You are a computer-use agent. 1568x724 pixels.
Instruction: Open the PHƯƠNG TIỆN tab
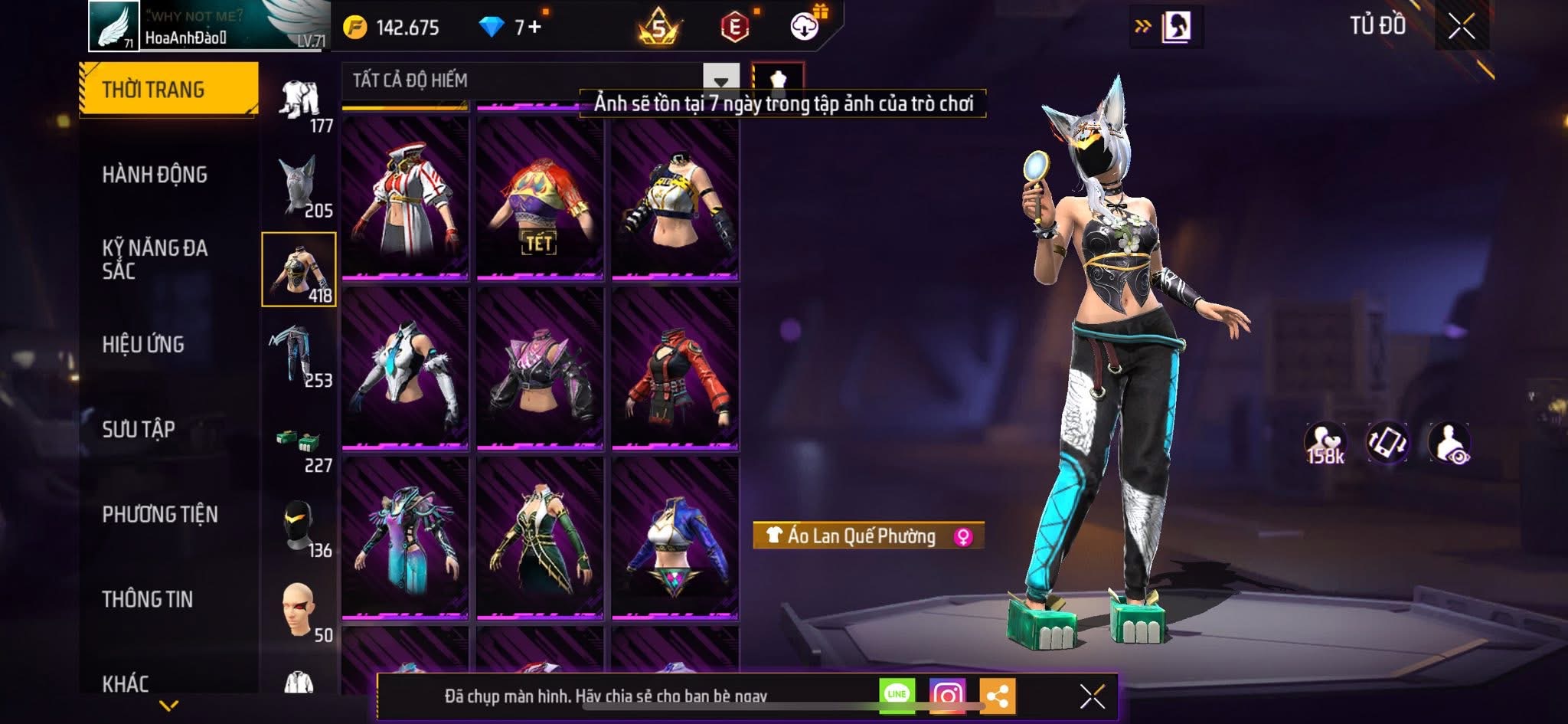(x=160, y=514)
